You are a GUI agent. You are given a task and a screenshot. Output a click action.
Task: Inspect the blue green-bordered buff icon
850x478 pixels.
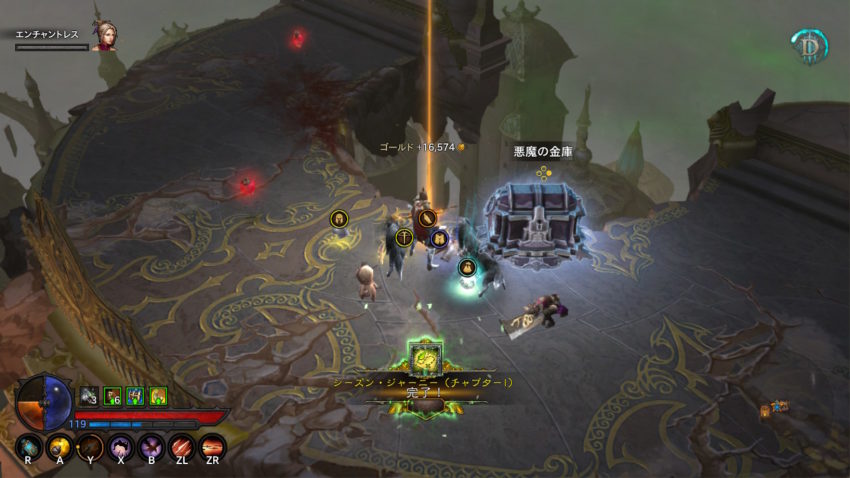coord(135,396)
